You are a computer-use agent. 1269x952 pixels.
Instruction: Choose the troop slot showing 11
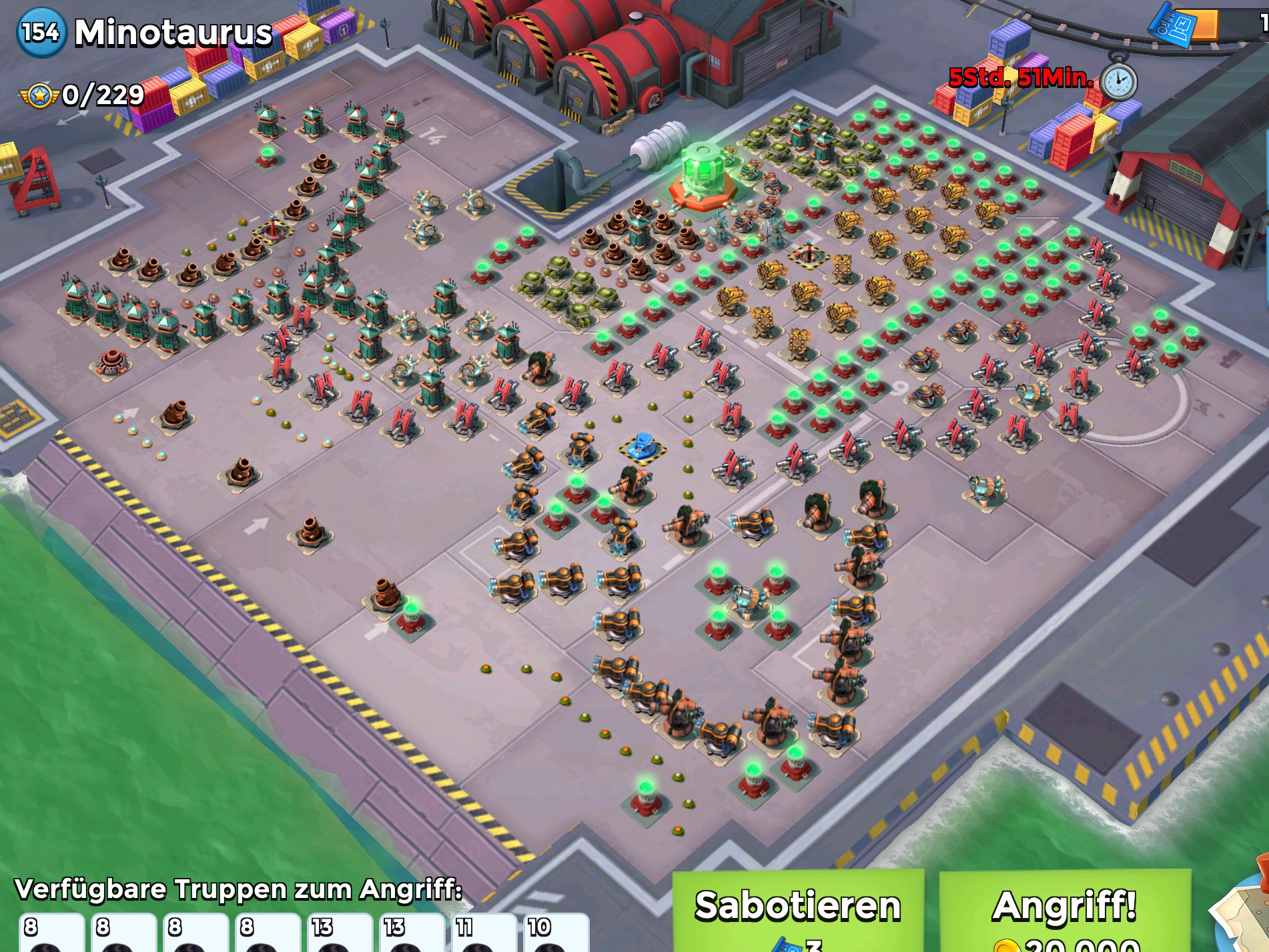click(x=482, y=933)
